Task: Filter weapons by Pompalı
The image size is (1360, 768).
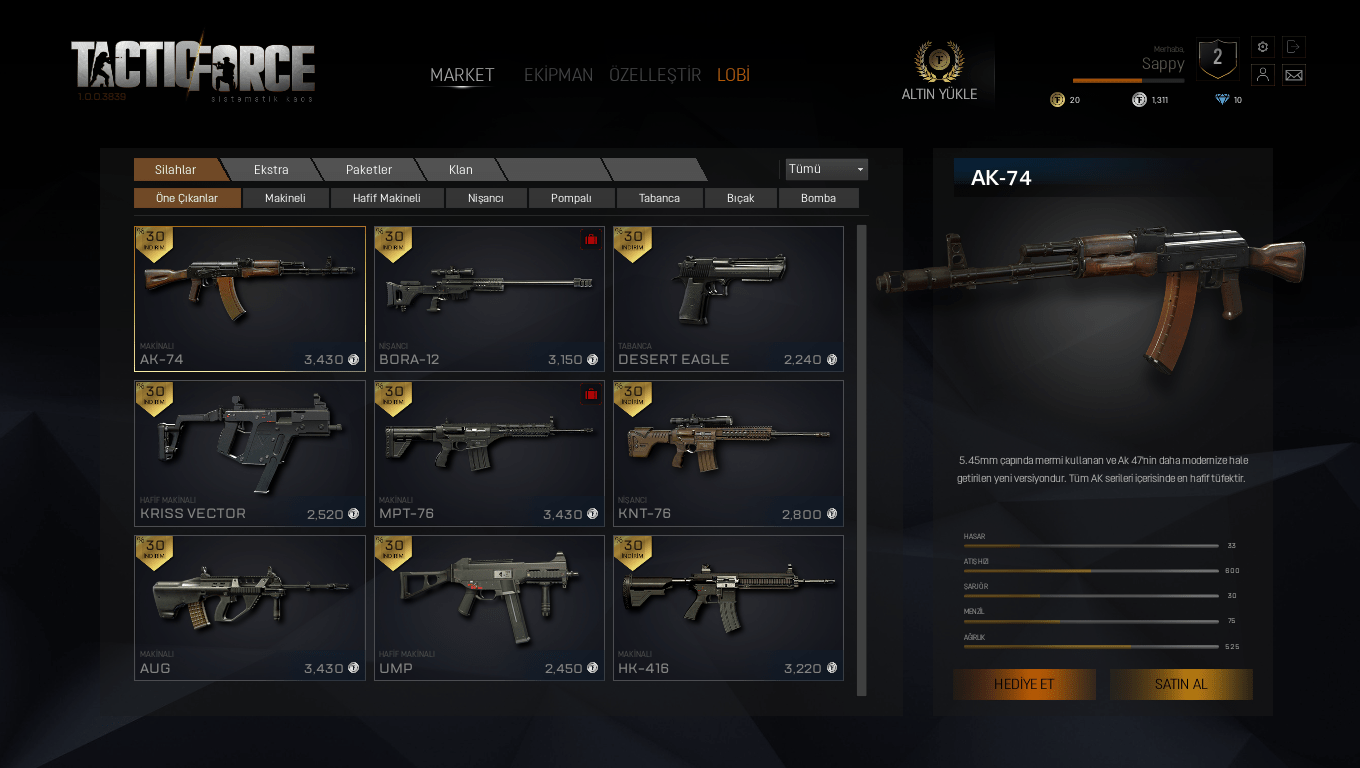Action: [x=571, y=198]
